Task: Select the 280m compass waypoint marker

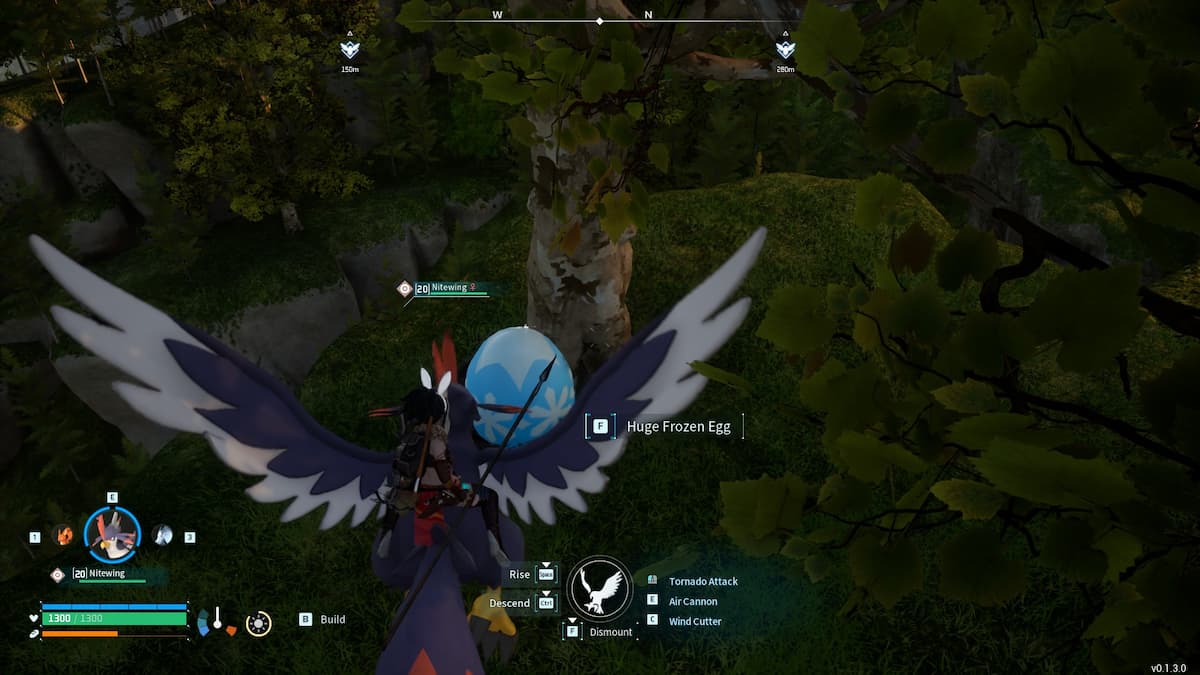Action: 784,48
